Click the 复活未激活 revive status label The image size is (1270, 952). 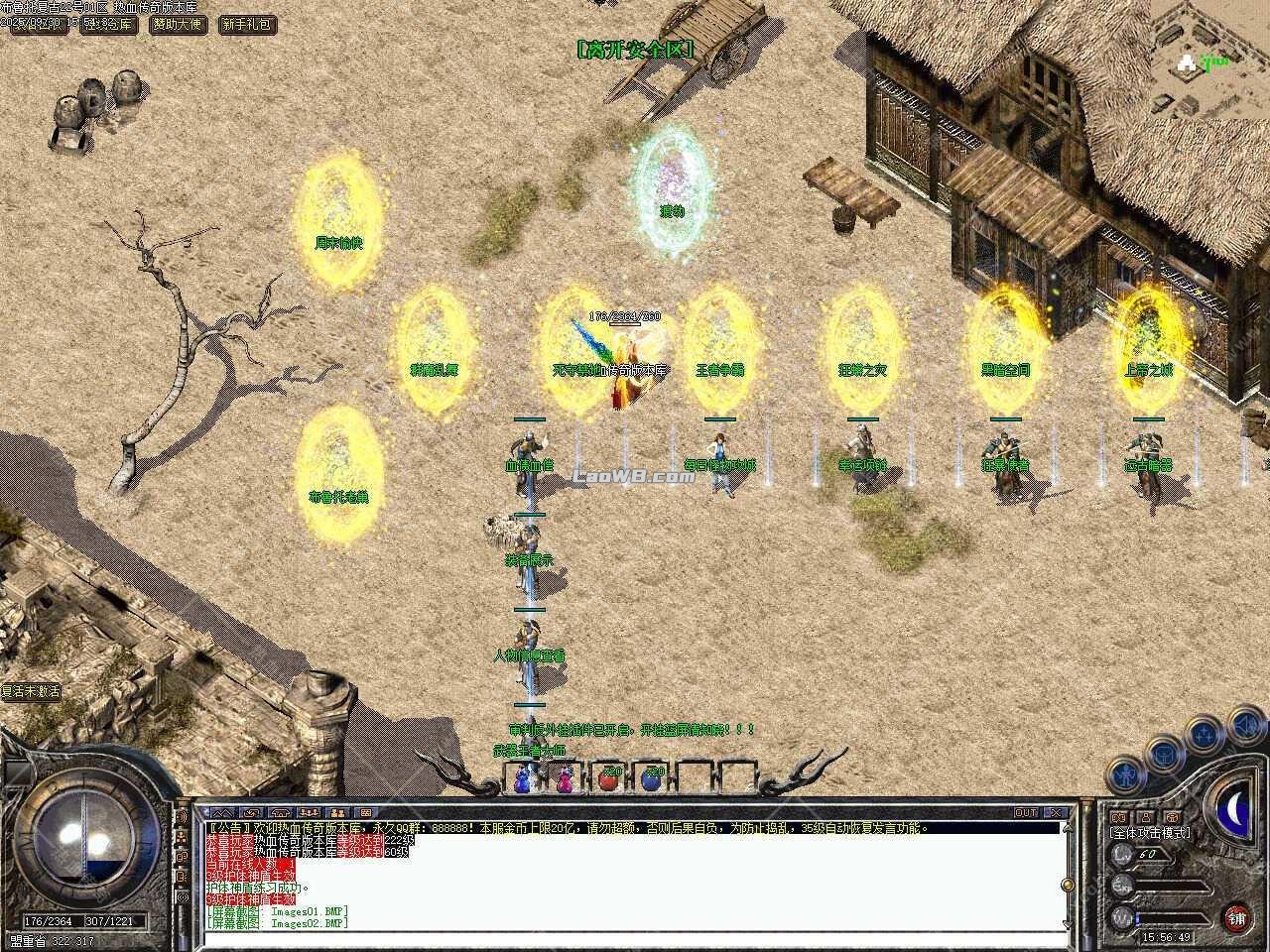coord(32,691)
